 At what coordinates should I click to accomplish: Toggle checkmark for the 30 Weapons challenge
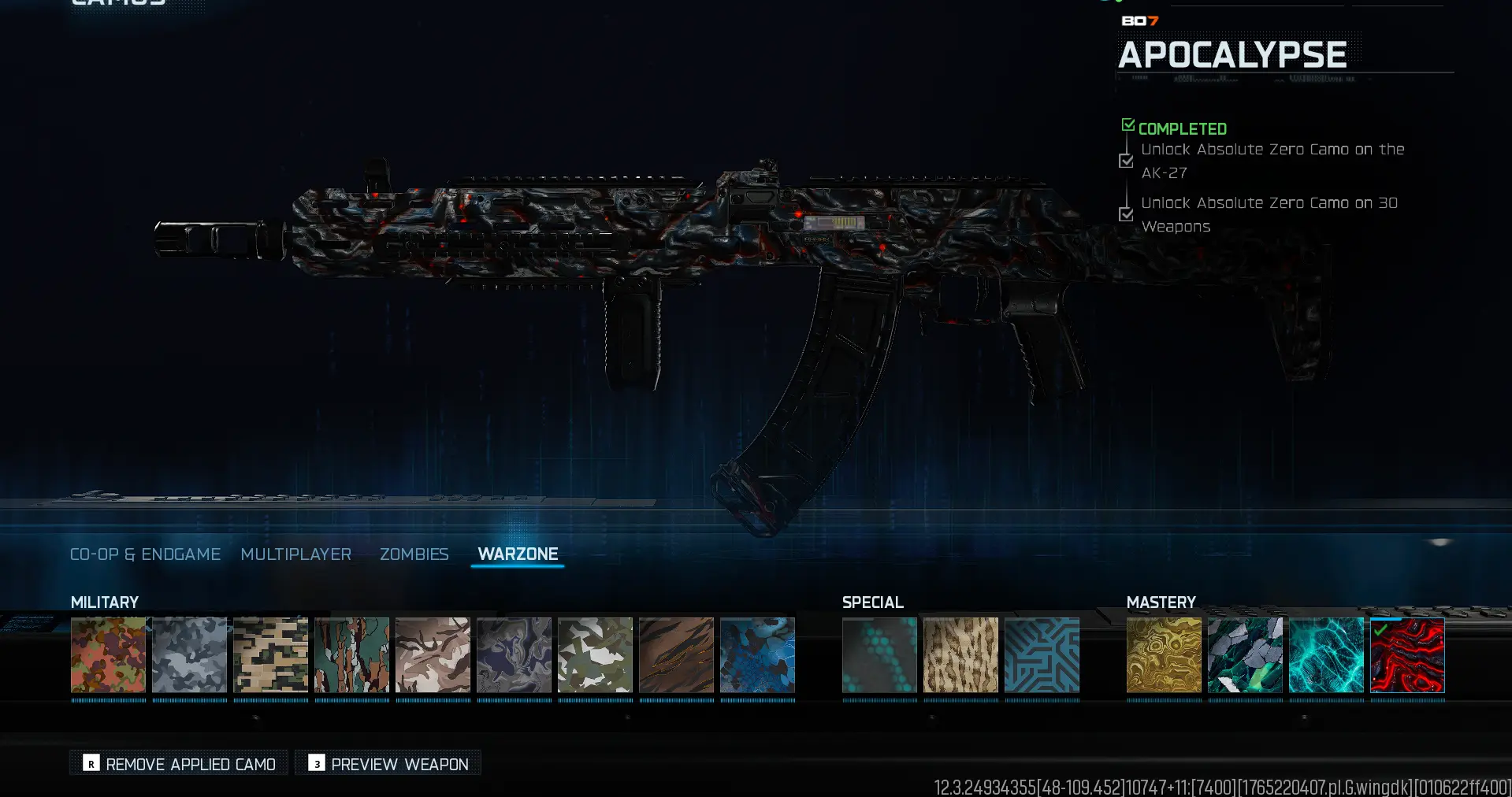coord(1125,213)
